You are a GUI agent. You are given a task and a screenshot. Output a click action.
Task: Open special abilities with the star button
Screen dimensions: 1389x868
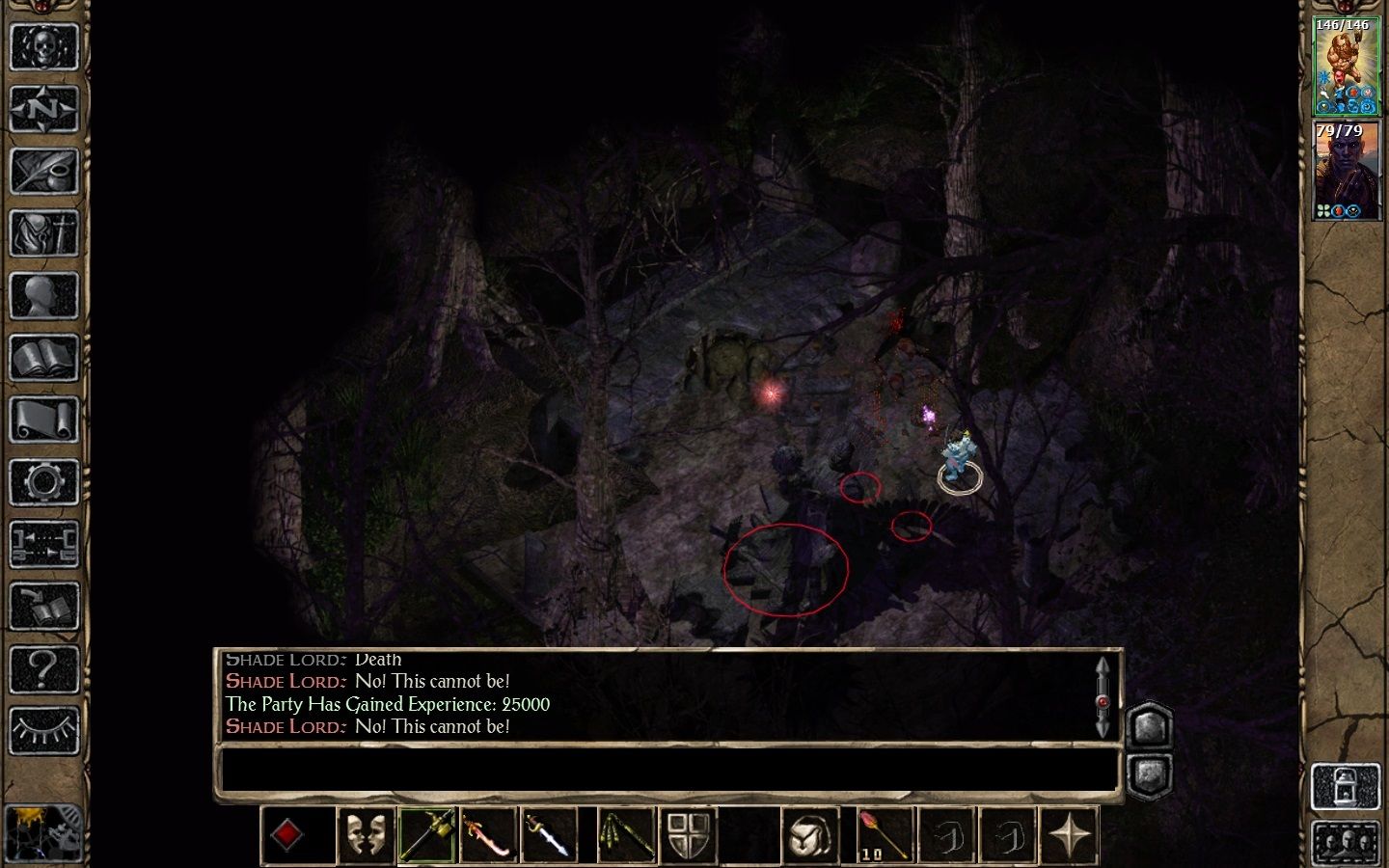pyautogui.click(x=1070, y=835)
